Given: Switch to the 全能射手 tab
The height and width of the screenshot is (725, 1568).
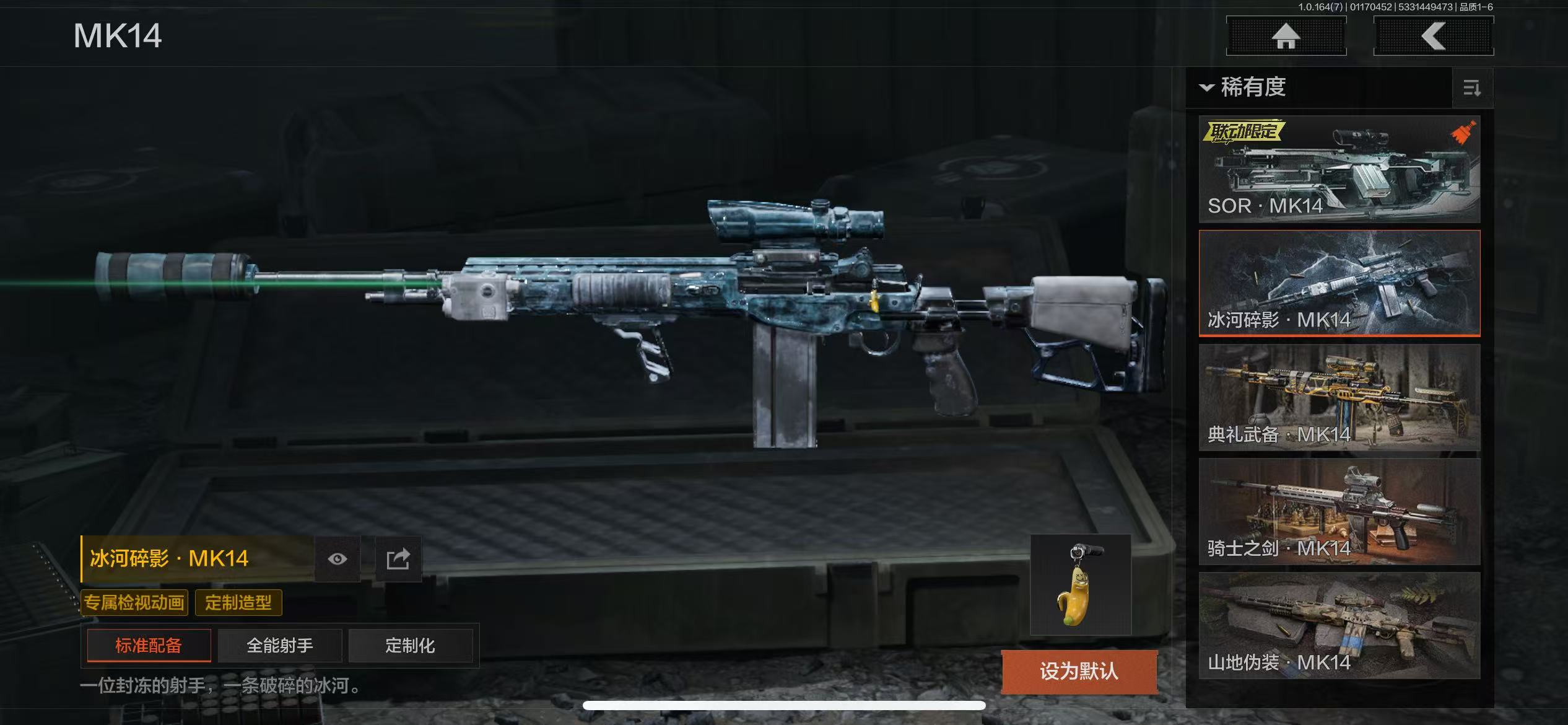Looking at the screenshot, I should pos(280,646).
